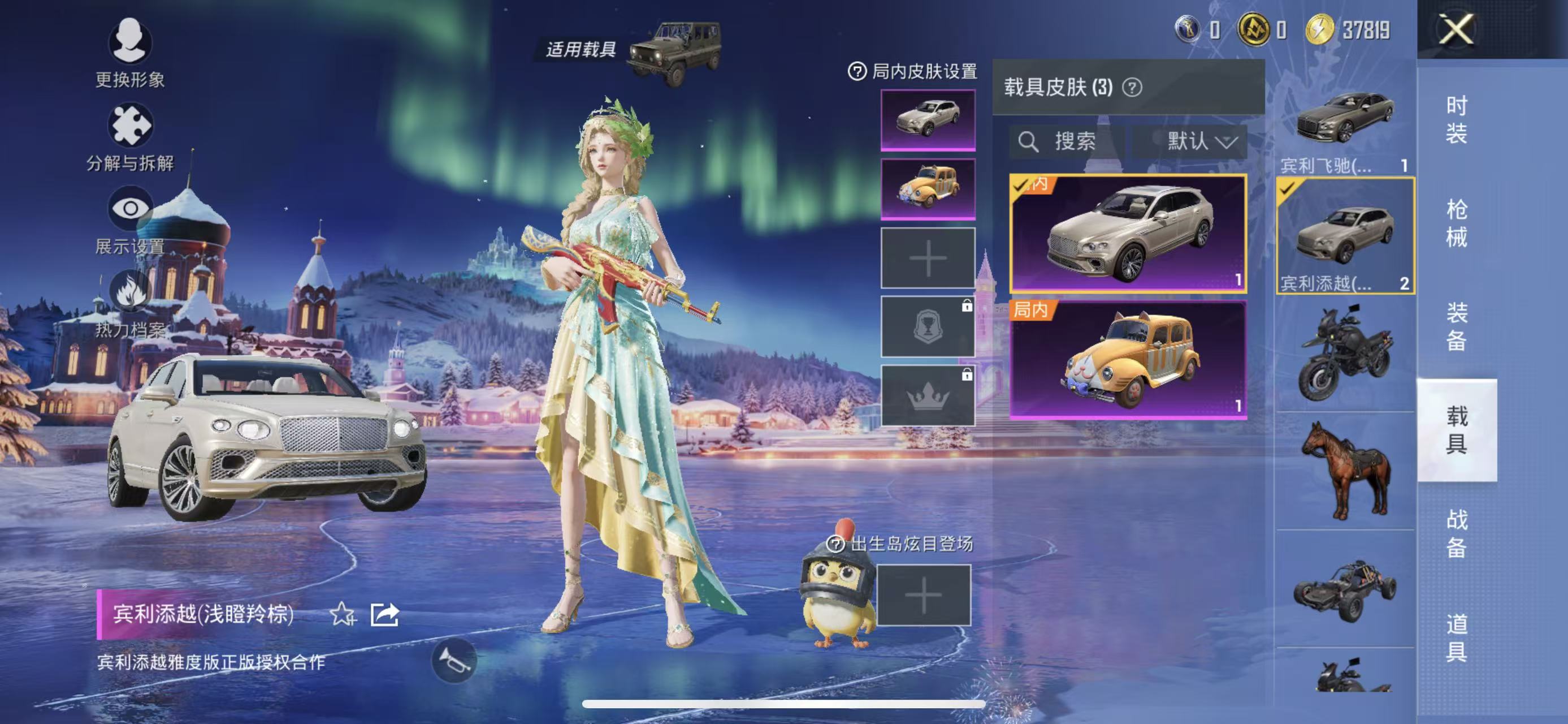Viewport: 1568px width, 724px height.
Task: Click the 搜索 search field
Action: coord(1067,142)
